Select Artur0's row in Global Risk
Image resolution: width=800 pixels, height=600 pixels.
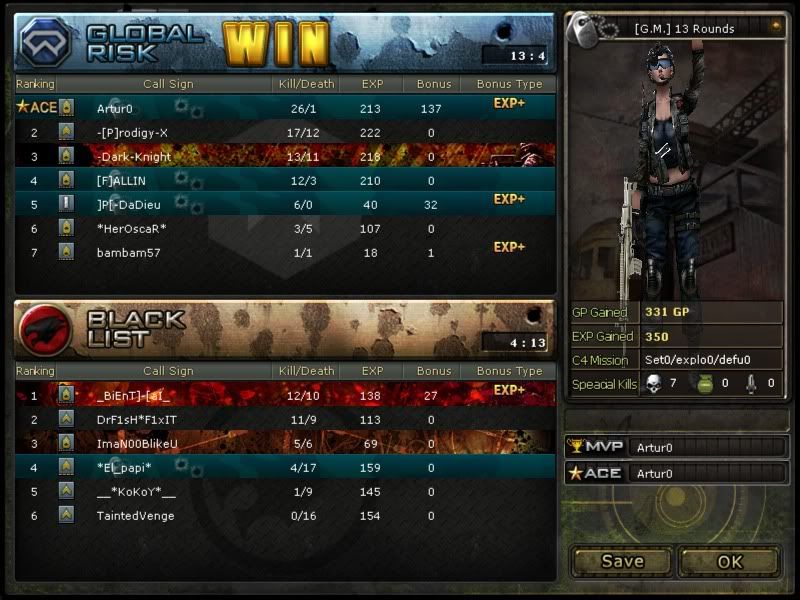click(x=285, y=108)
